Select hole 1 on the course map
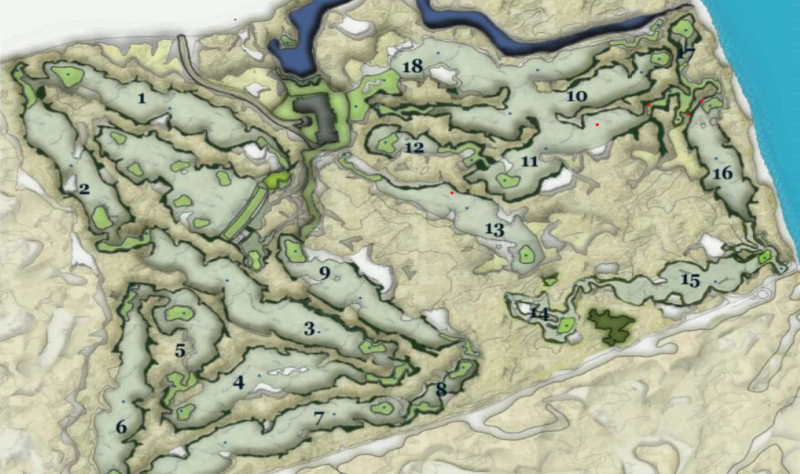The image size is (800, 474). (142, 98)
